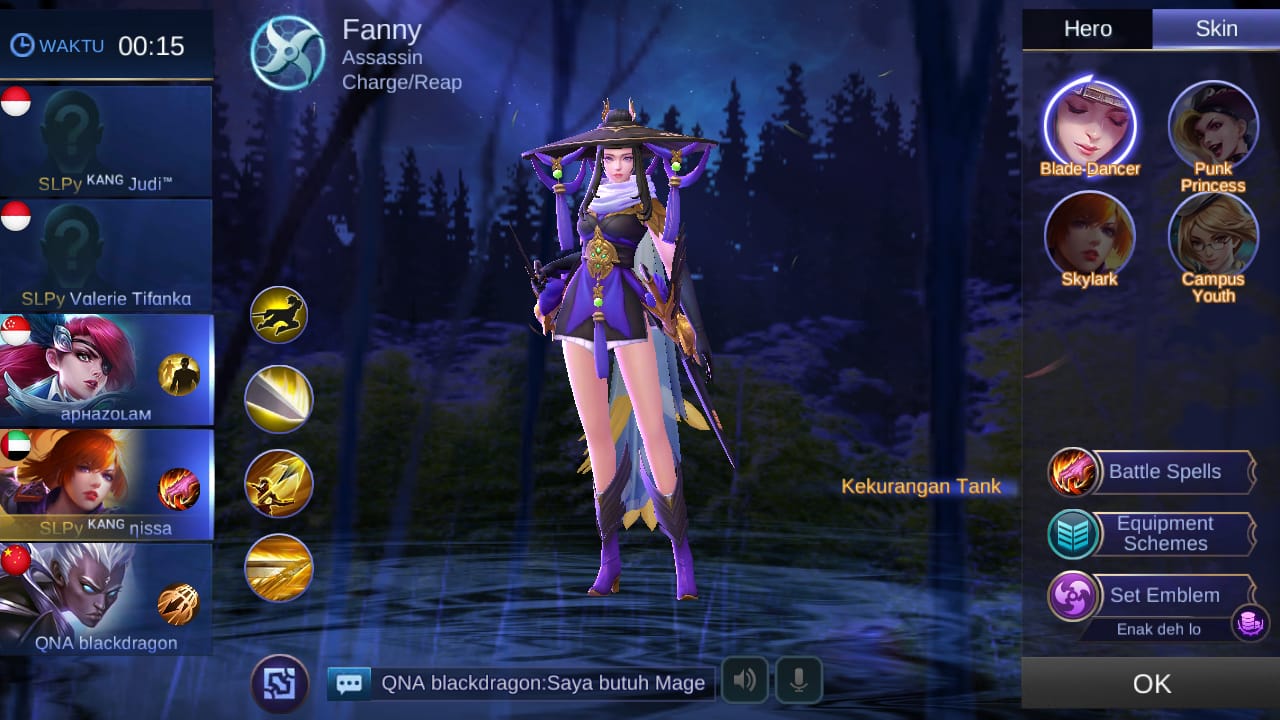Screen dimensions: 1280x720
Task: Open the hero swap icon at bottom left
Action: 281,682
